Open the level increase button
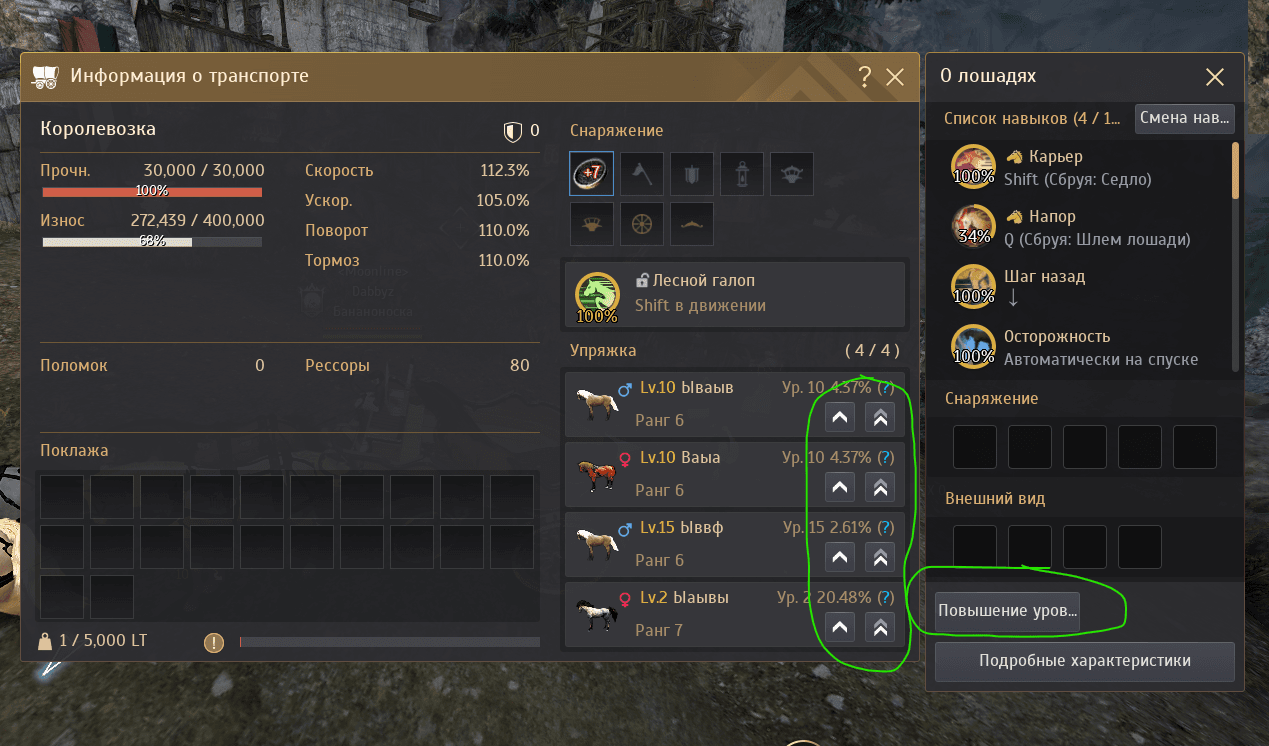1269x746 pixels. coord(1008,611)
